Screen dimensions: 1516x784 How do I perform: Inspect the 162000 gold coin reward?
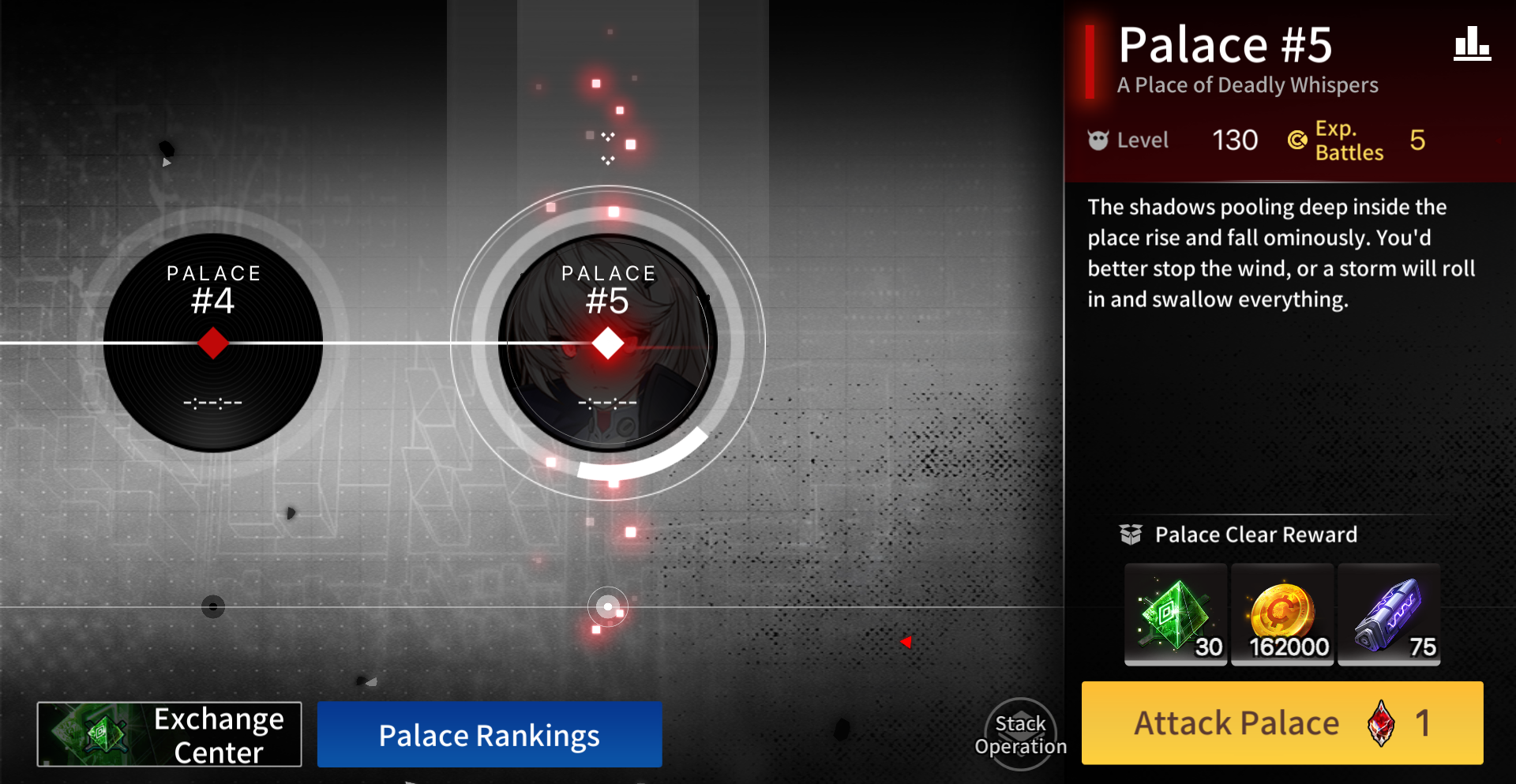[x=1281, y=616]
